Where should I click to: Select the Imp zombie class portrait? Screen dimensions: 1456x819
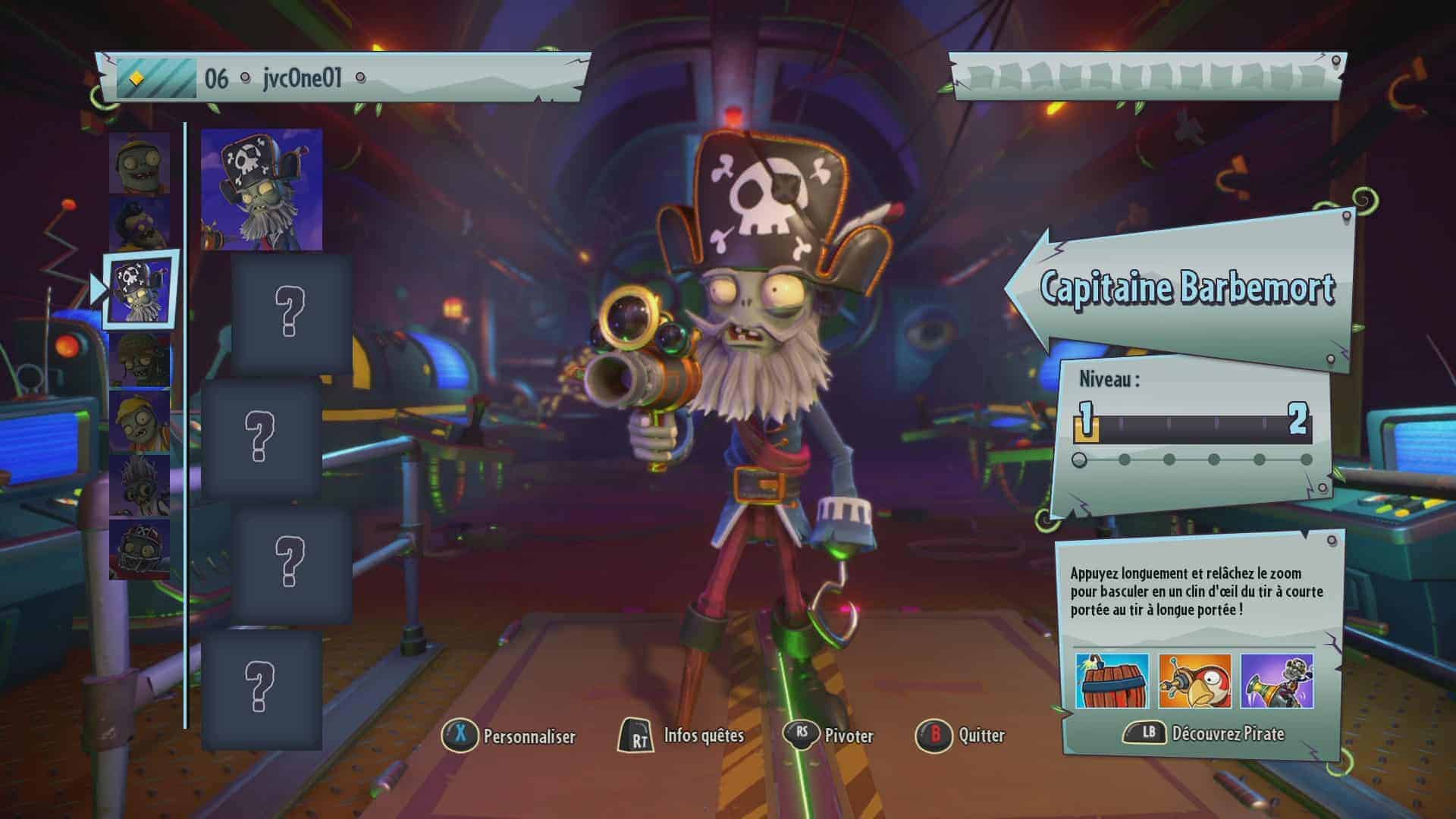pyautogui.click(x=140, y=162)
